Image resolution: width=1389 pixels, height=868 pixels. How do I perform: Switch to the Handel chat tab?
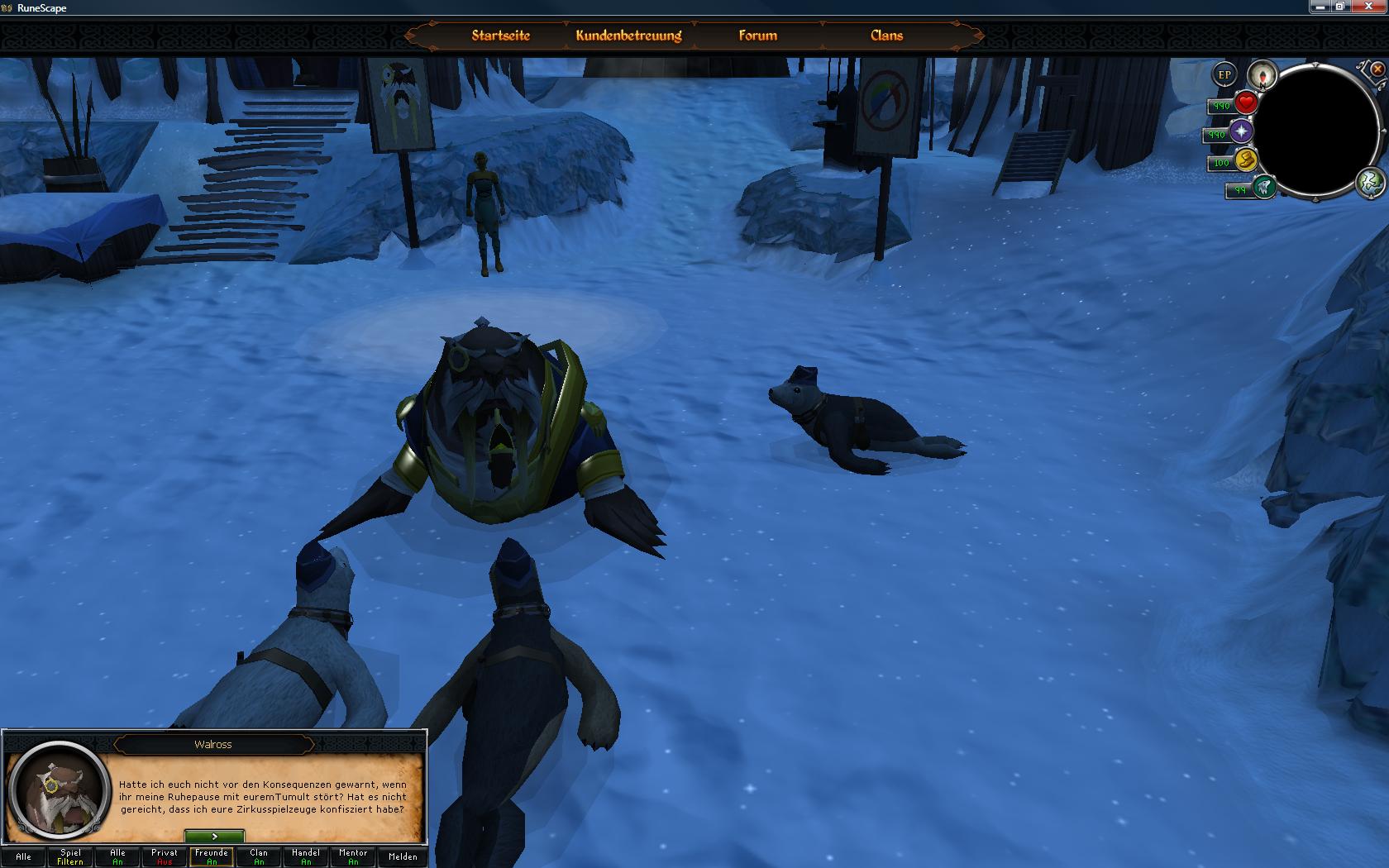click(x=306, y=856)
